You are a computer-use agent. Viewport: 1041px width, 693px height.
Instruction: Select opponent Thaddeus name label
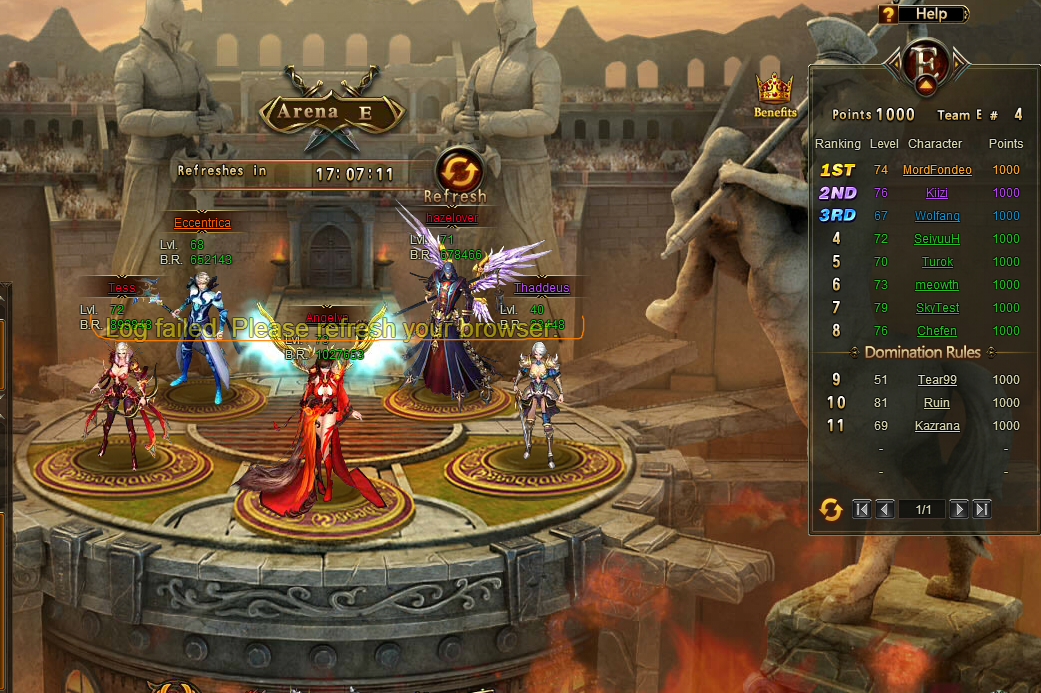(x=541, y=288)
